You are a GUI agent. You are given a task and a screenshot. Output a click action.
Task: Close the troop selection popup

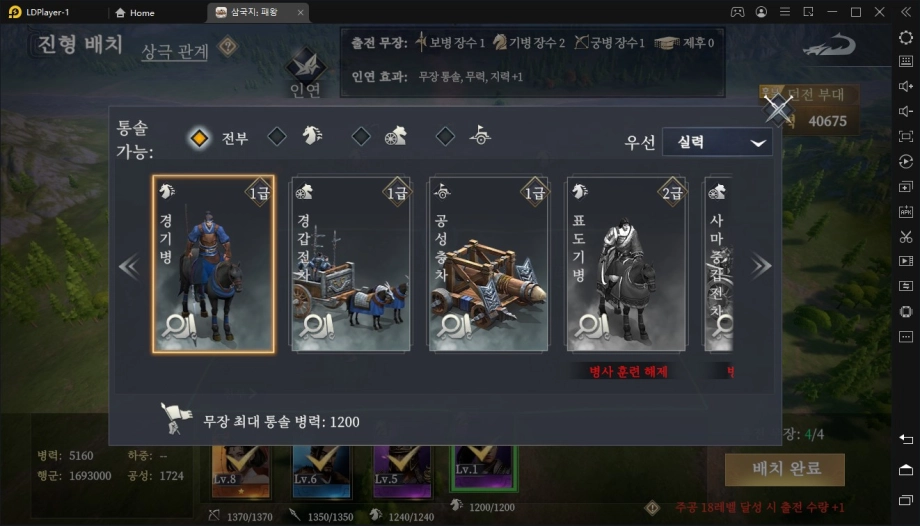[777, 109]
